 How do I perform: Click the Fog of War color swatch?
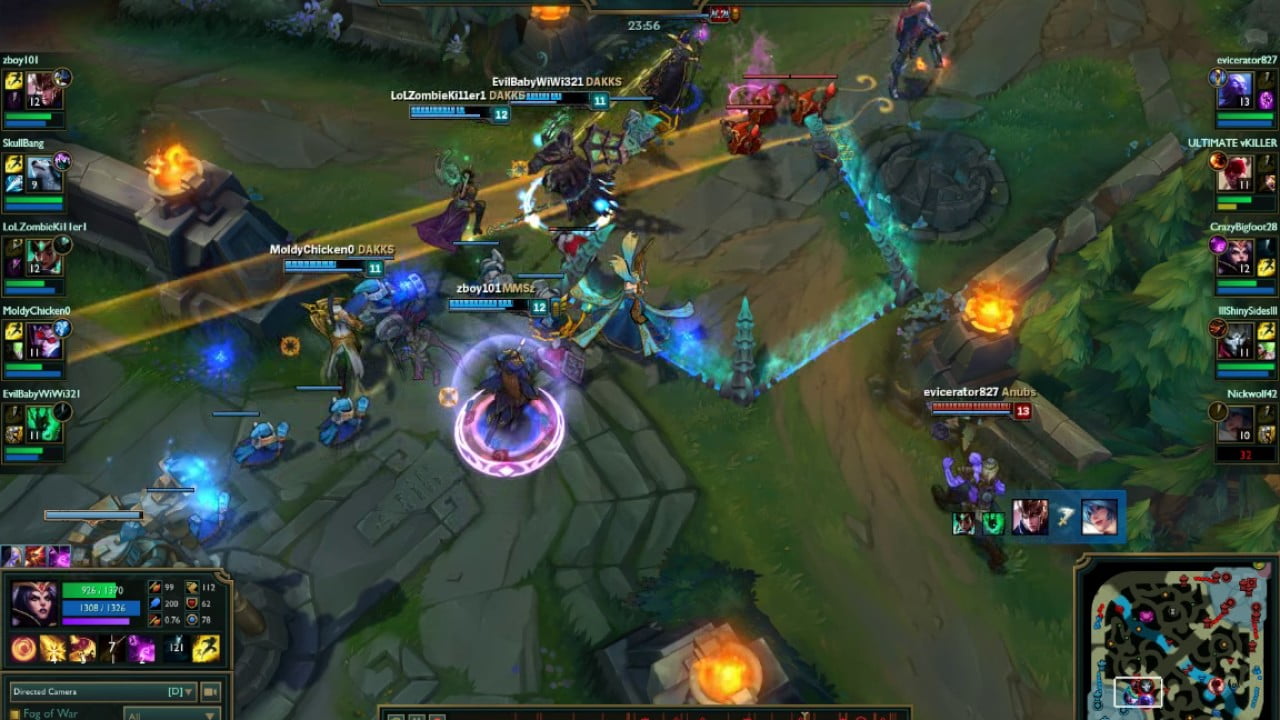13,712
